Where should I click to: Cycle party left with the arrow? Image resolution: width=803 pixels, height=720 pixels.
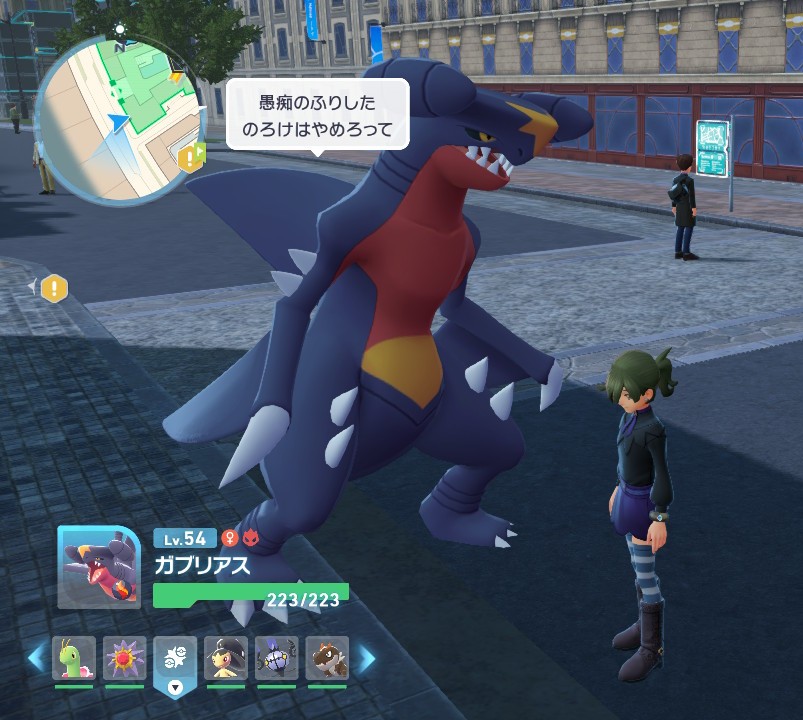36,658
